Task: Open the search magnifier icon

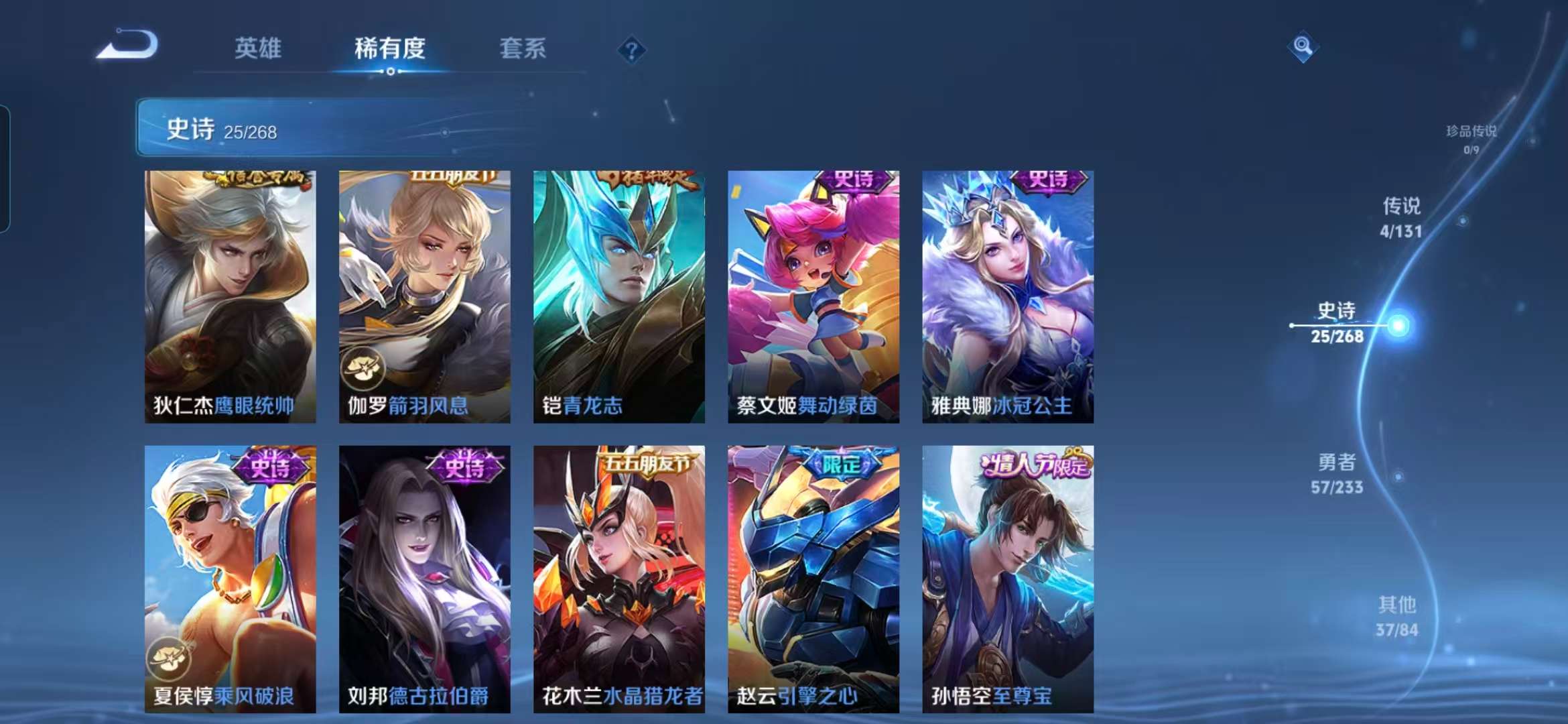Action: (1303, 47)
